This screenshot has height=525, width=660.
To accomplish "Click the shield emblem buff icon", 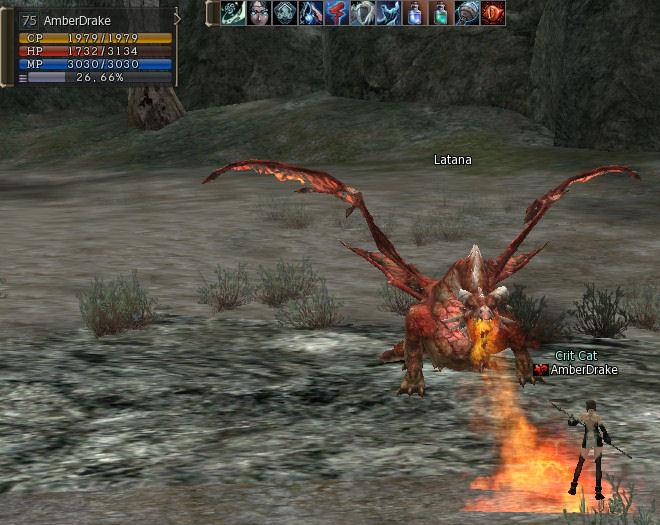I will coord(285,13).
